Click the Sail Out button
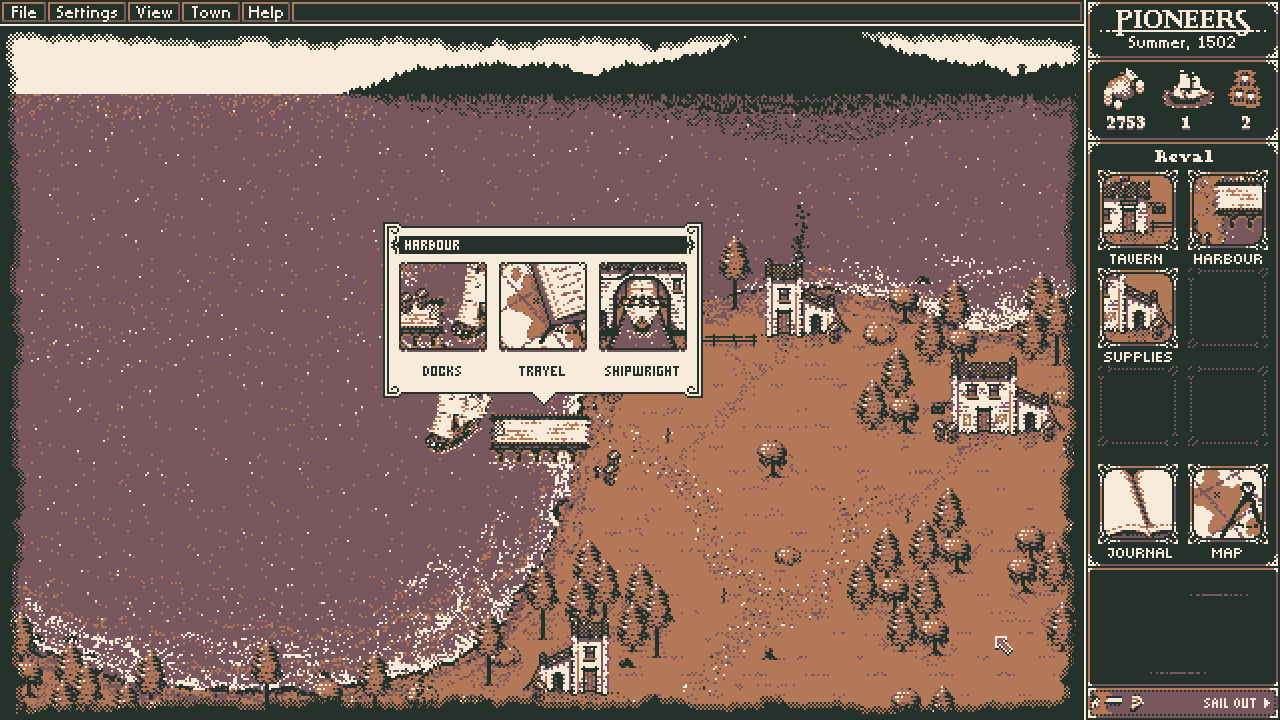This screenshot has width=1280, height=720. coord(1234,703)
